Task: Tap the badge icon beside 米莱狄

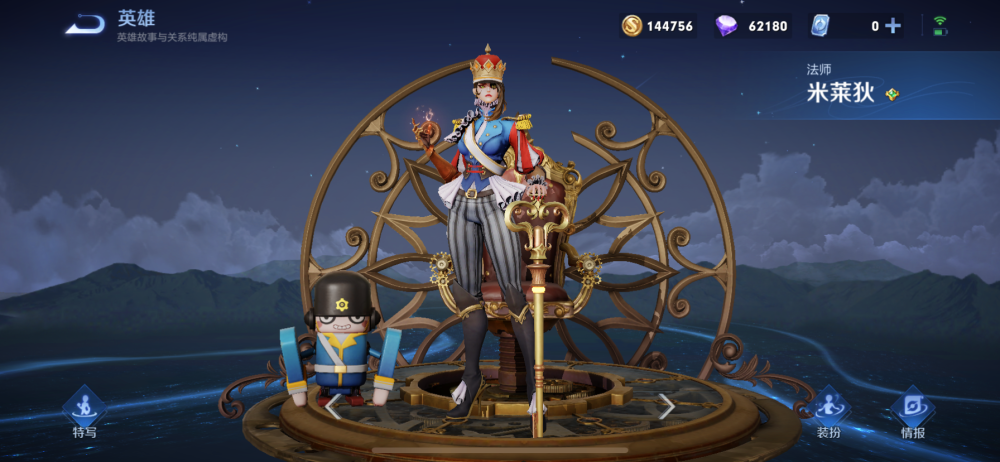Action: coord(893,94)
